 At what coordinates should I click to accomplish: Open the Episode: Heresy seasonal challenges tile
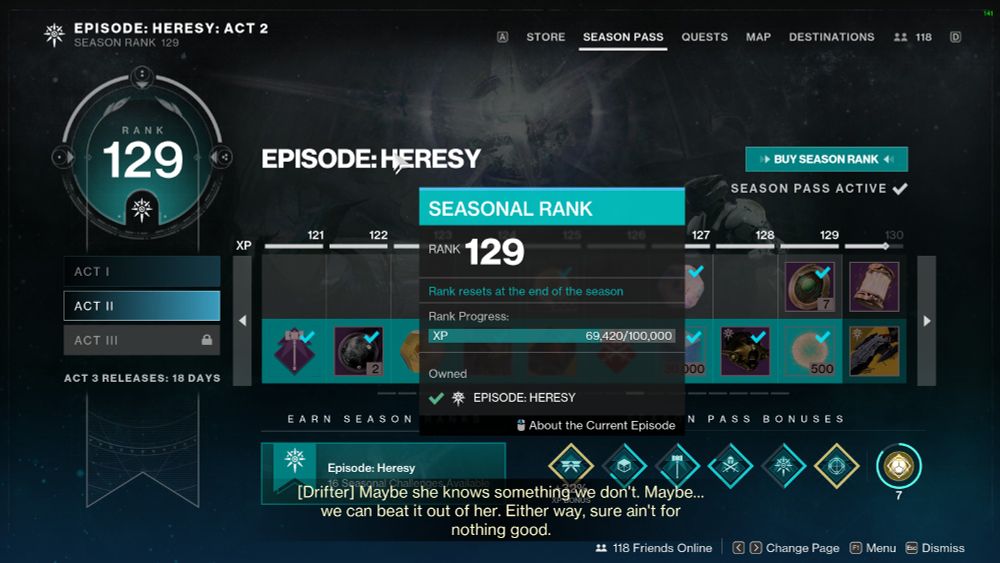(383, 472)
